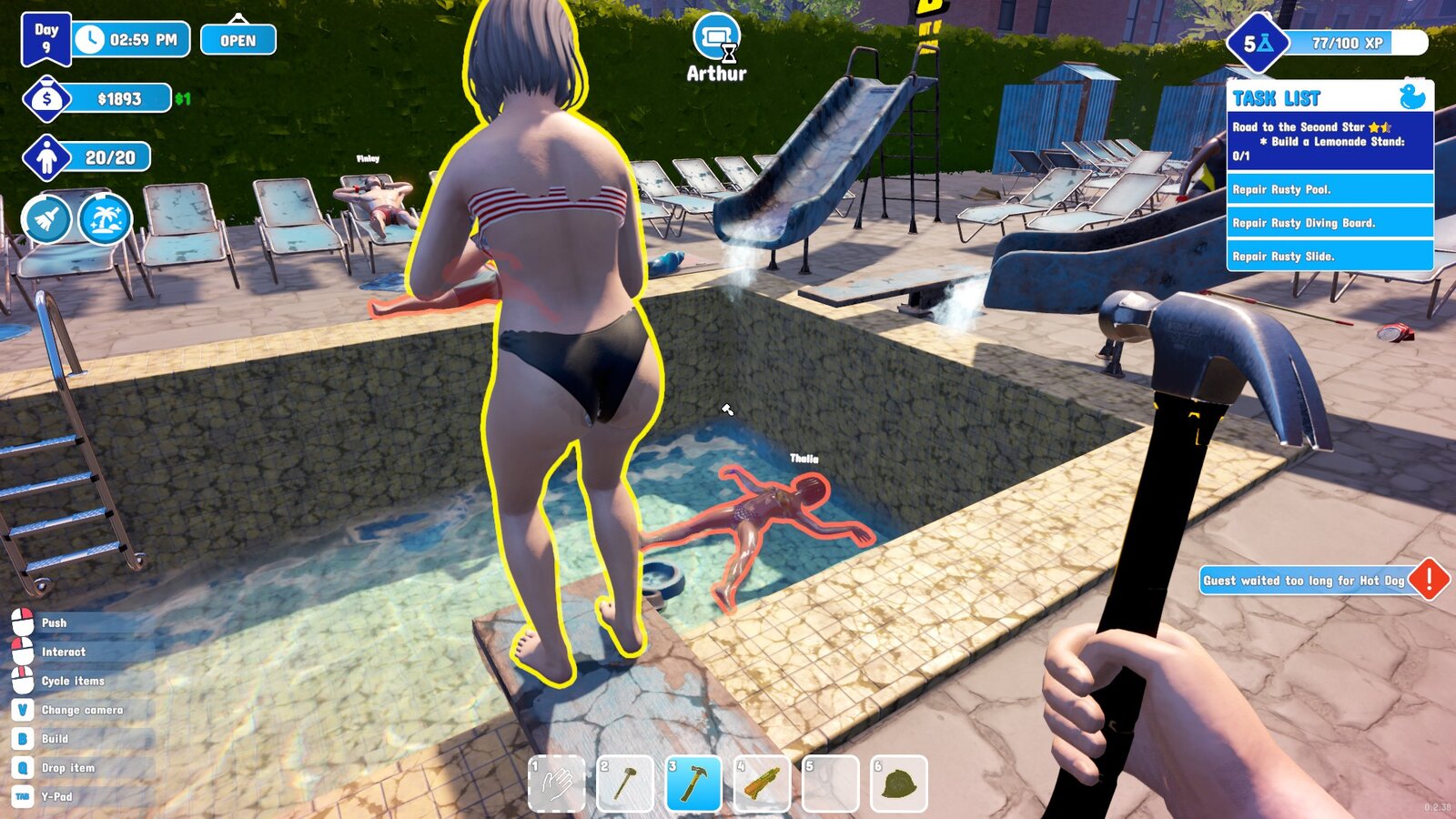The height and width of the screenshot is (819, 1456).
Task: Equip the sledgehammer in slot 2
Action: (625, 783)
